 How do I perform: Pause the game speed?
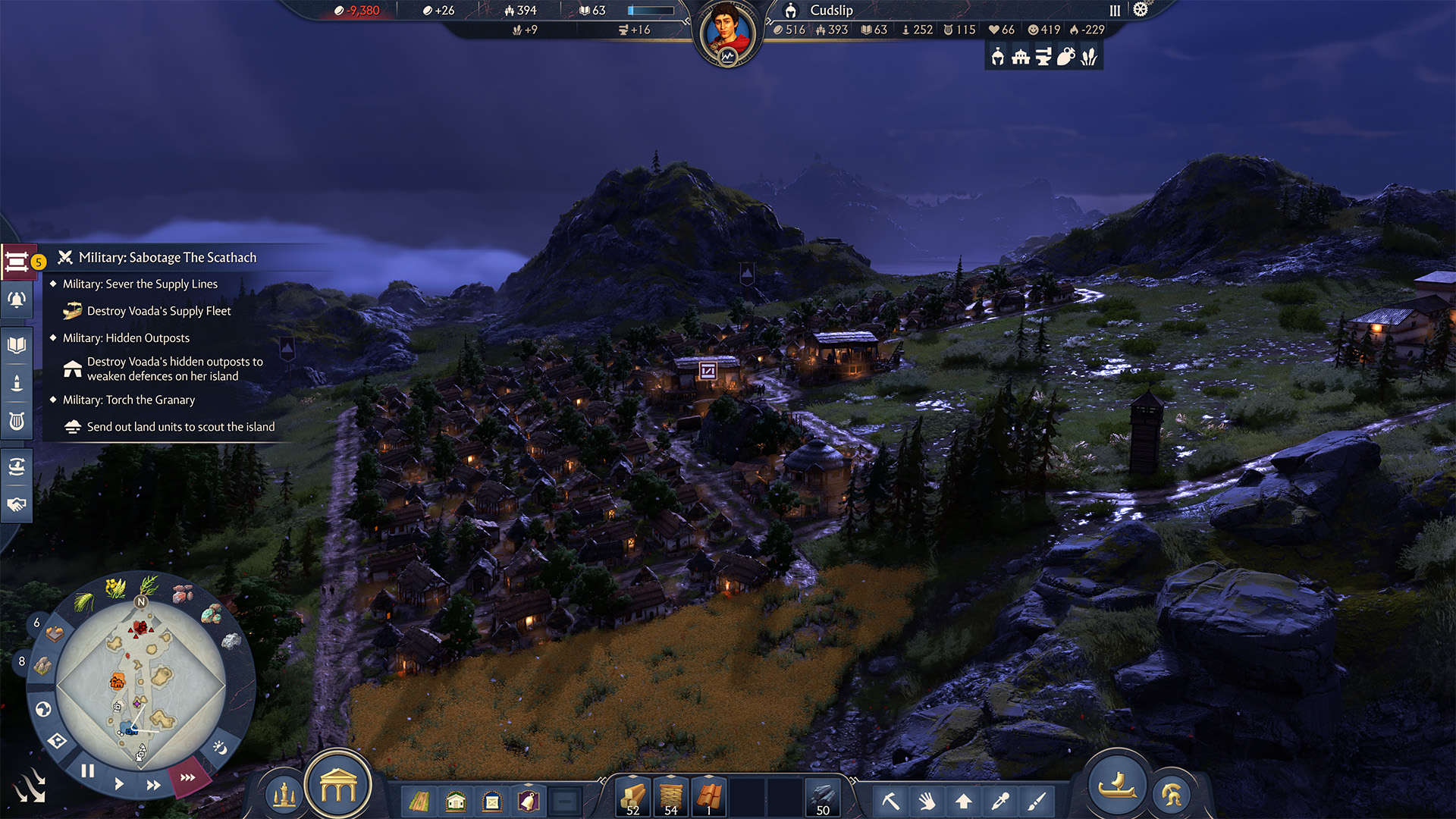pyautogui.click(x=88, y=771)
